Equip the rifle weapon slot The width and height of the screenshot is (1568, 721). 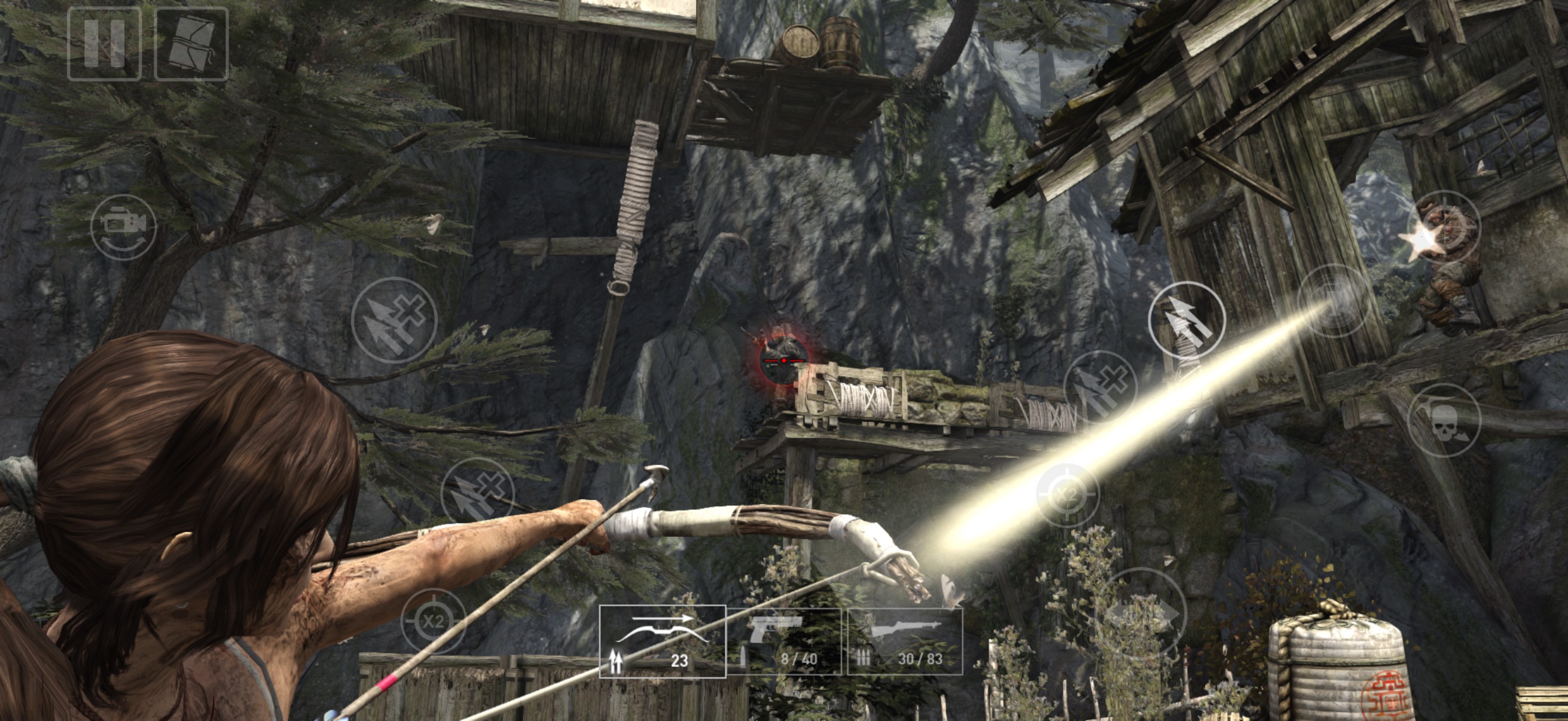(x=905, y=641)
